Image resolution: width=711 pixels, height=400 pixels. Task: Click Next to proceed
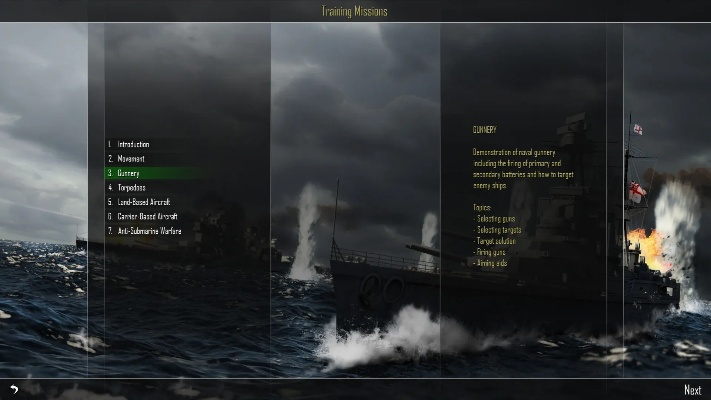coord(692,390)
